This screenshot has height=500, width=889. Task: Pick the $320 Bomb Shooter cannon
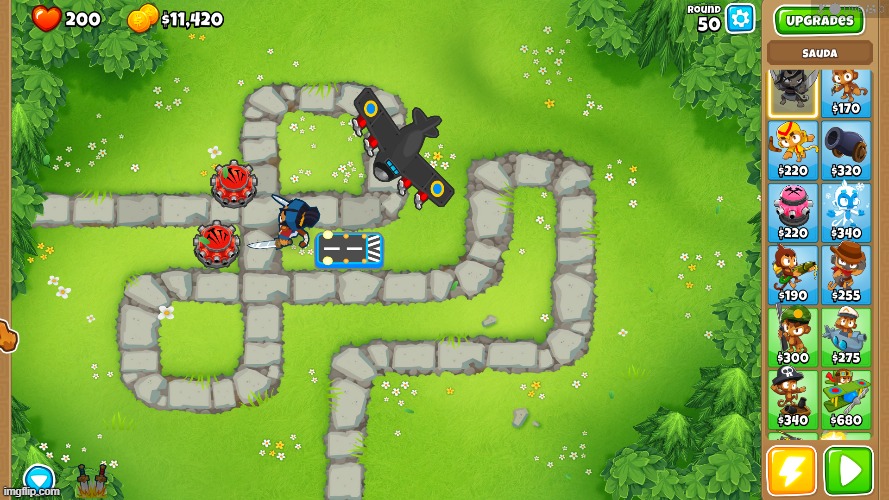point(846,151)
